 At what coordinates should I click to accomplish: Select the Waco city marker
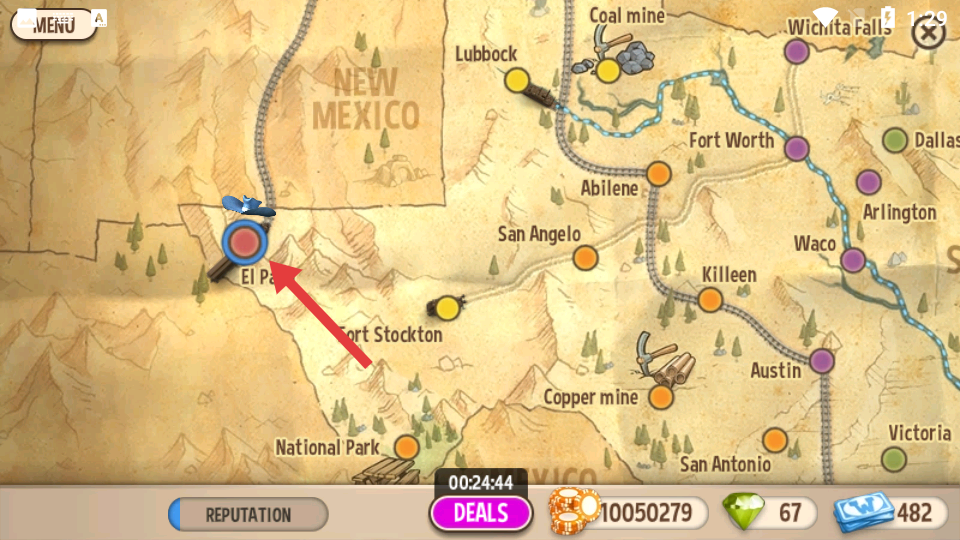[852, 260]
